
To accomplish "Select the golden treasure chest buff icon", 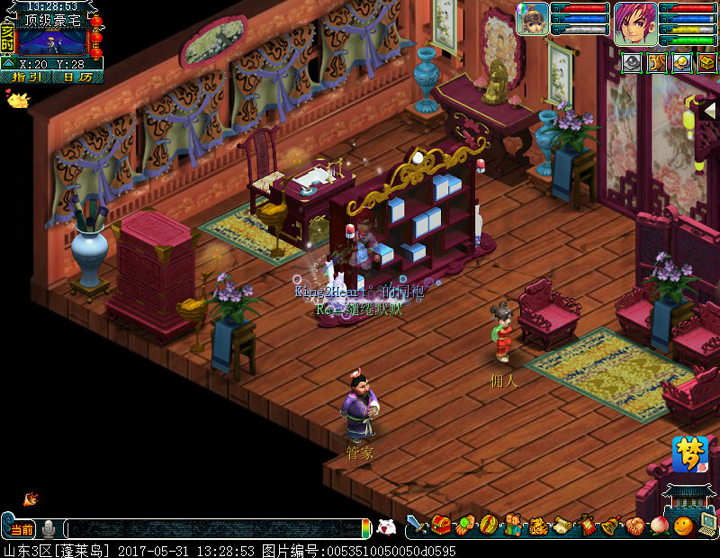I will click(x=706, y=63).
